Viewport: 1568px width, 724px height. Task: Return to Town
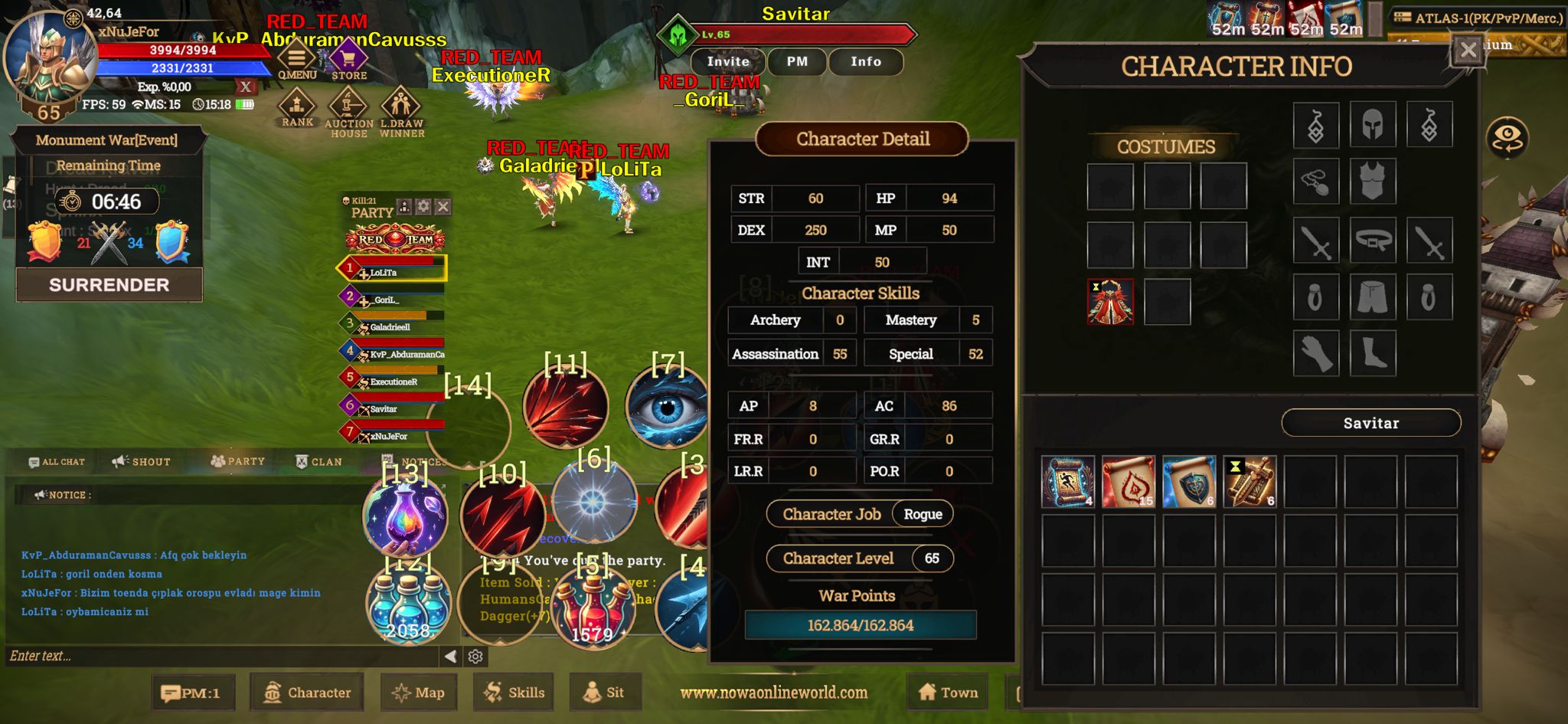(x=948, y=693)
